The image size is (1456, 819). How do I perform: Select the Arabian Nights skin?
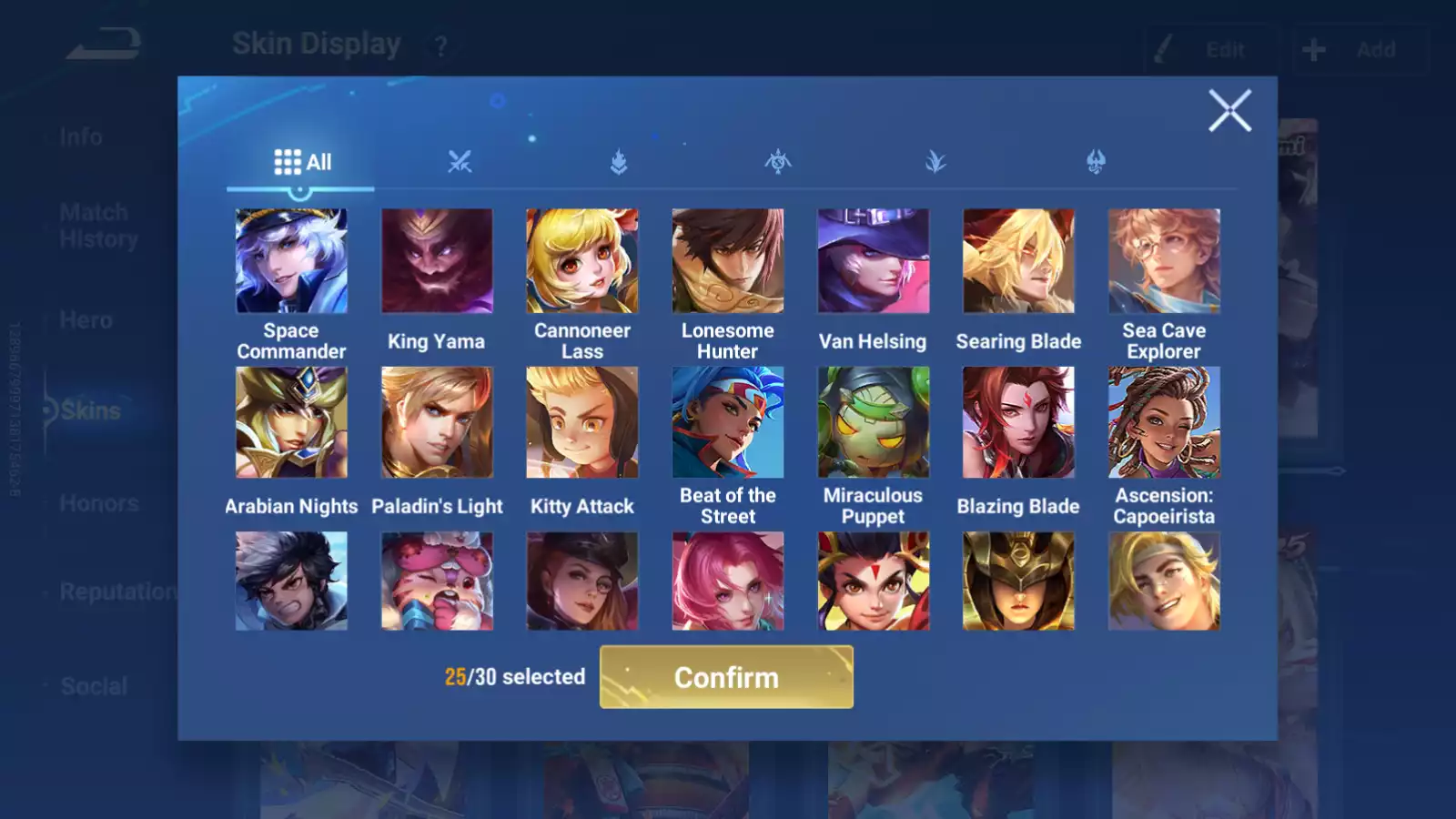(x=291, y=422)
